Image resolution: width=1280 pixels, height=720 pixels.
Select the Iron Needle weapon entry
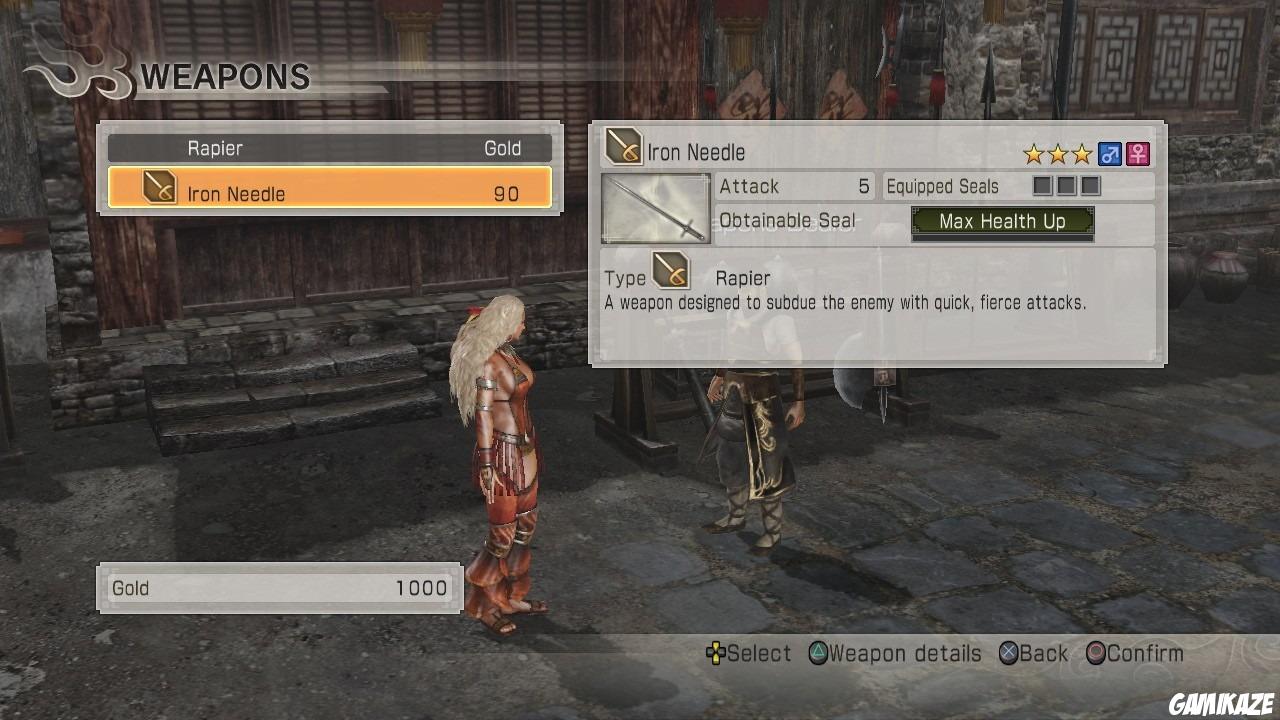coord(330,193)
